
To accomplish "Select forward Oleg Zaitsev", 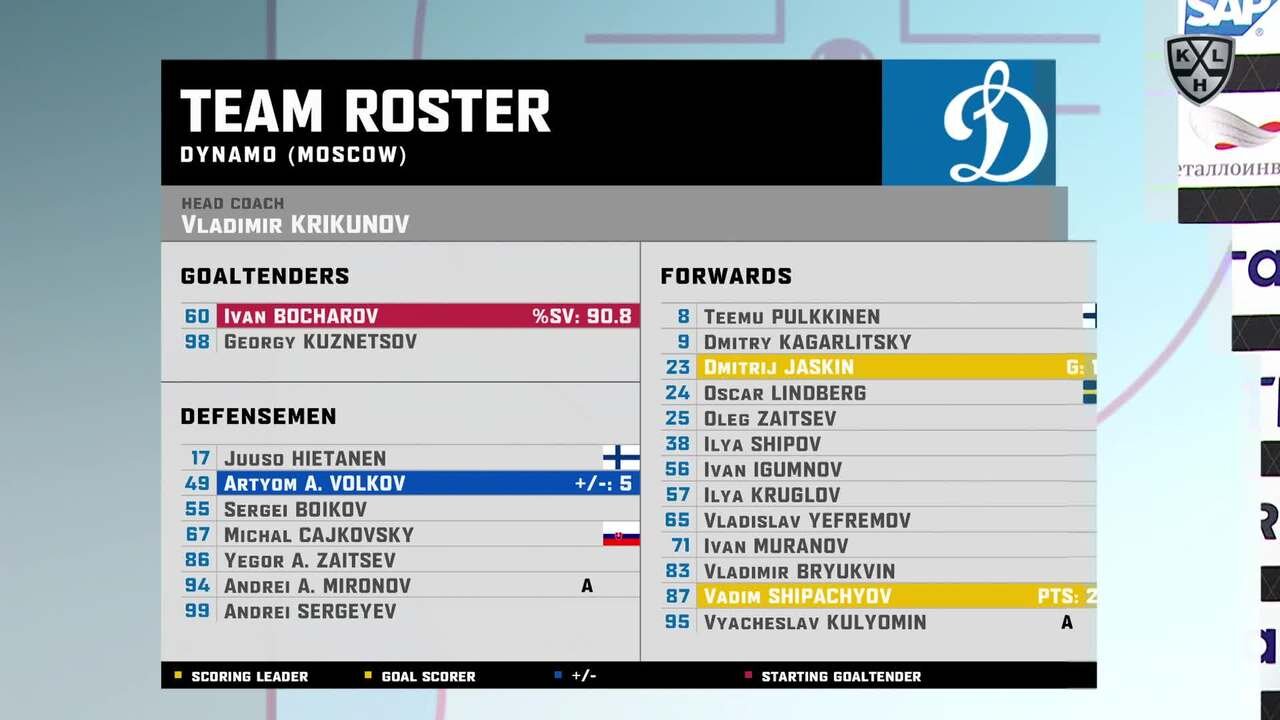I will pos(878,418).
